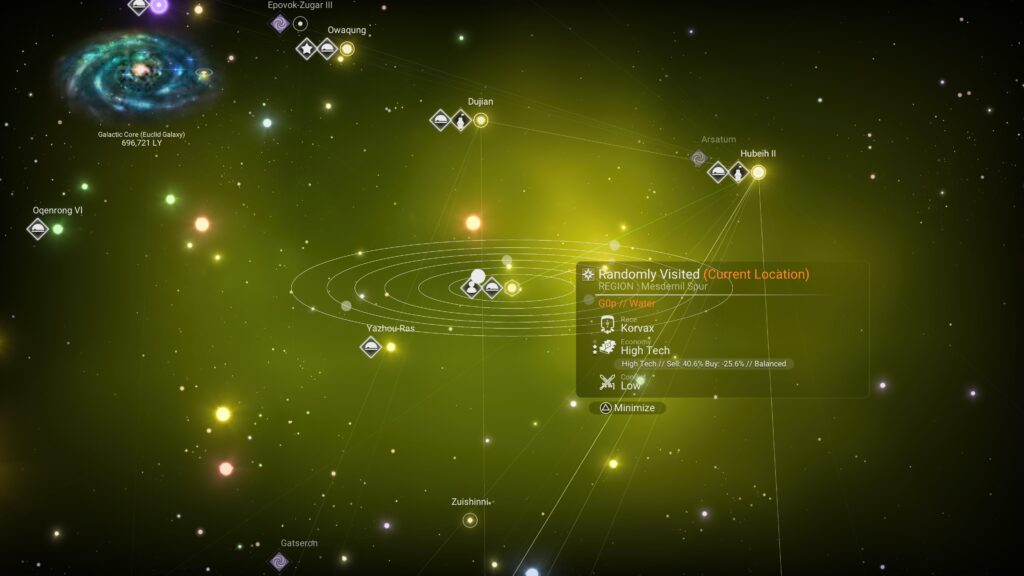This screenshot has height=576, width=1024.
Task: Select the Dujian star system
Action: tap(481, 120)
